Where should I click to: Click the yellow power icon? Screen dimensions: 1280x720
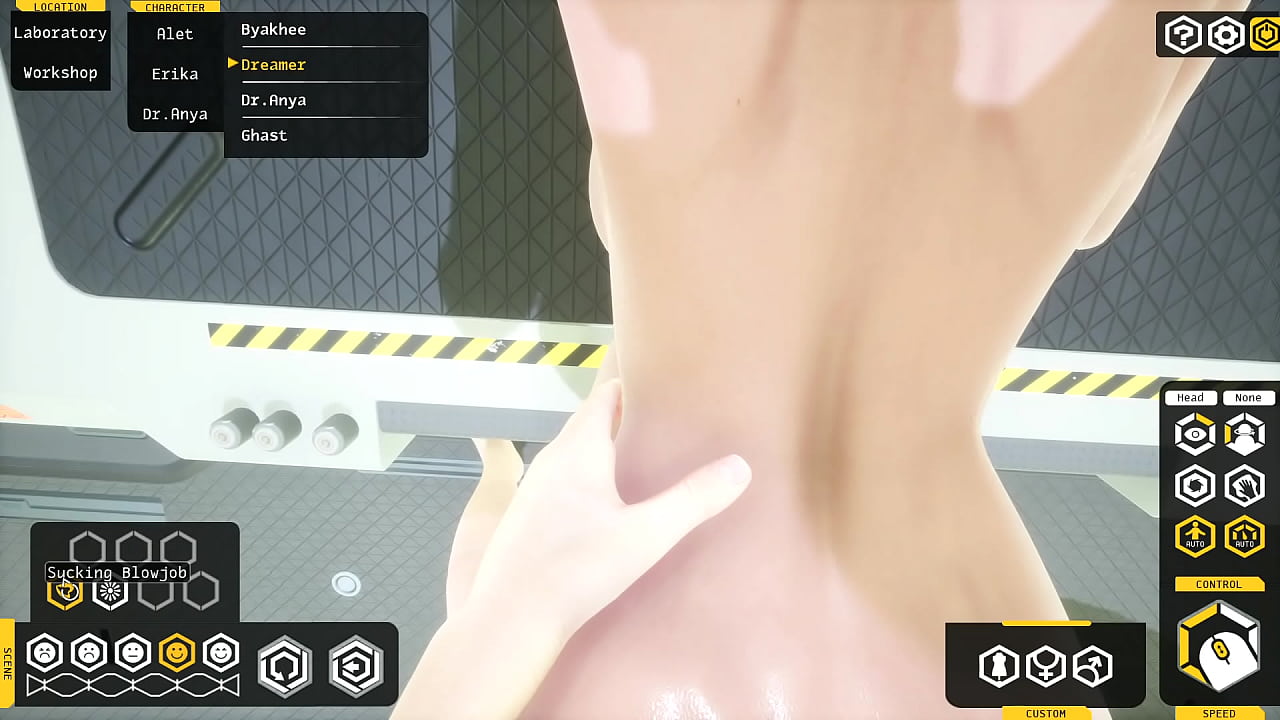(x=1265, y=36)
